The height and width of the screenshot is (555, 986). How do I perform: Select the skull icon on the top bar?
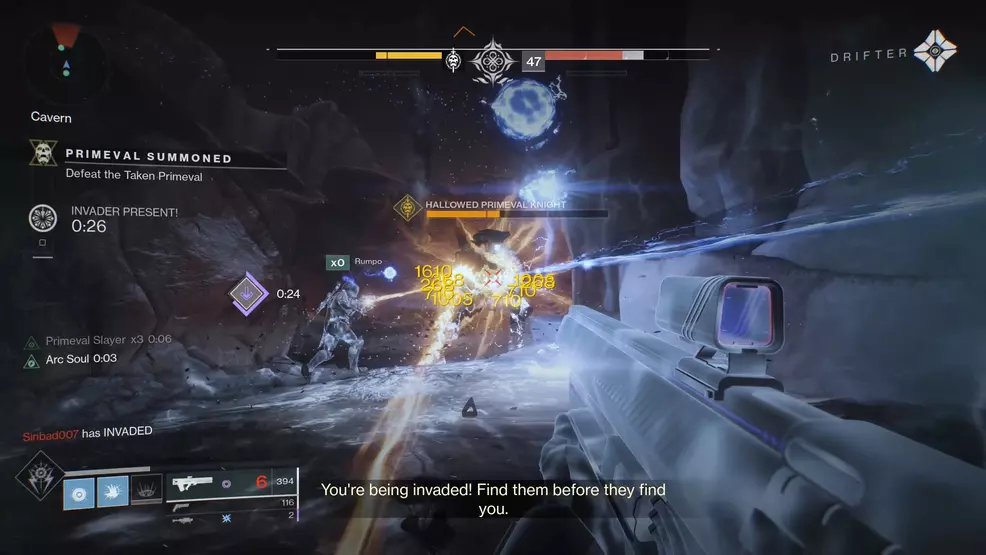[x=453, y=61]
